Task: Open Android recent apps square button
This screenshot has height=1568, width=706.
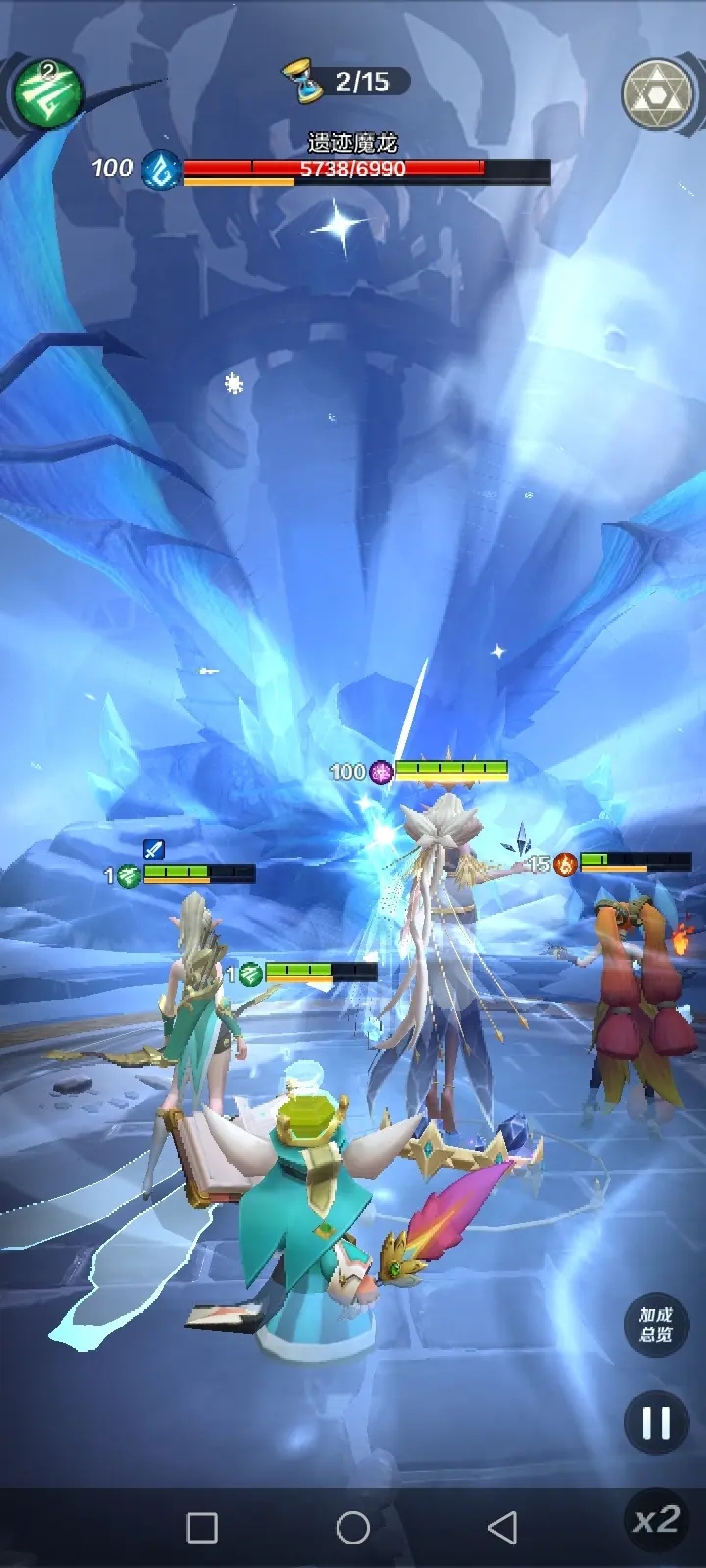Action: tap(202, 1527)
